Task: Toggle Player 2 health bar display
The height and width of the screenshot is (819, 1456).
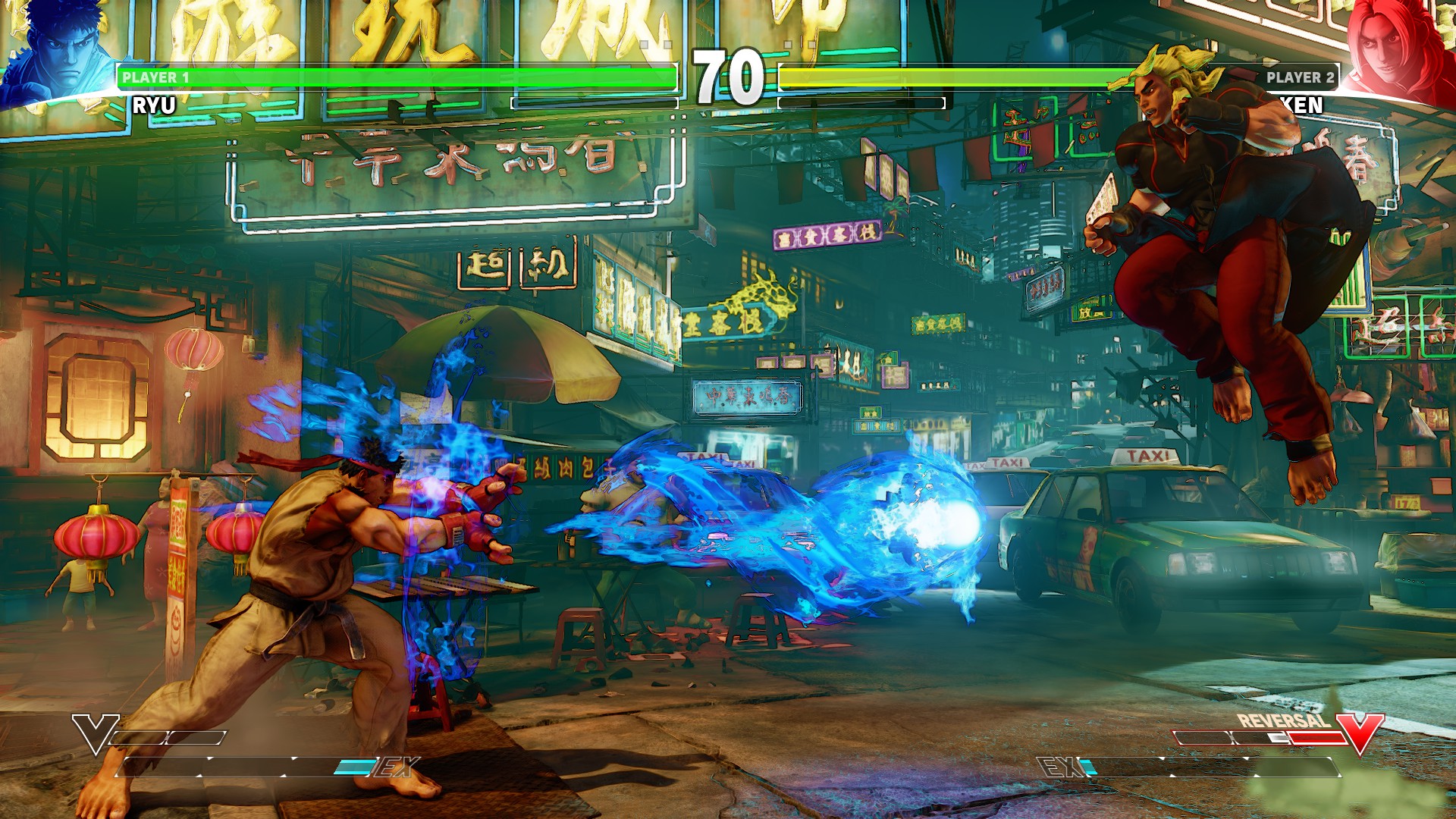Action: (x=1062, y=77)
